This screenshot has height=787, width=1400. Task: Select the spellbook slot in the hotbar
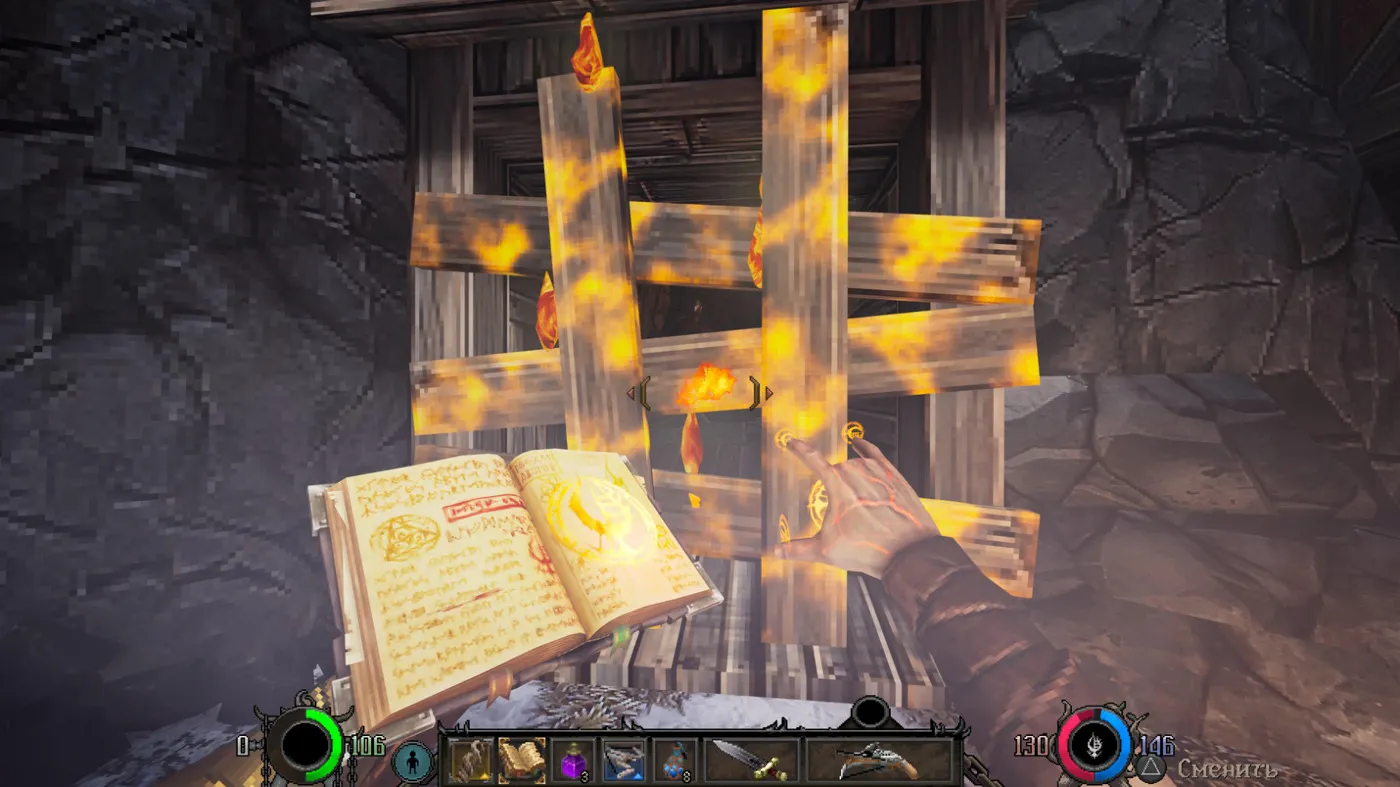click(x=521, y=760)
